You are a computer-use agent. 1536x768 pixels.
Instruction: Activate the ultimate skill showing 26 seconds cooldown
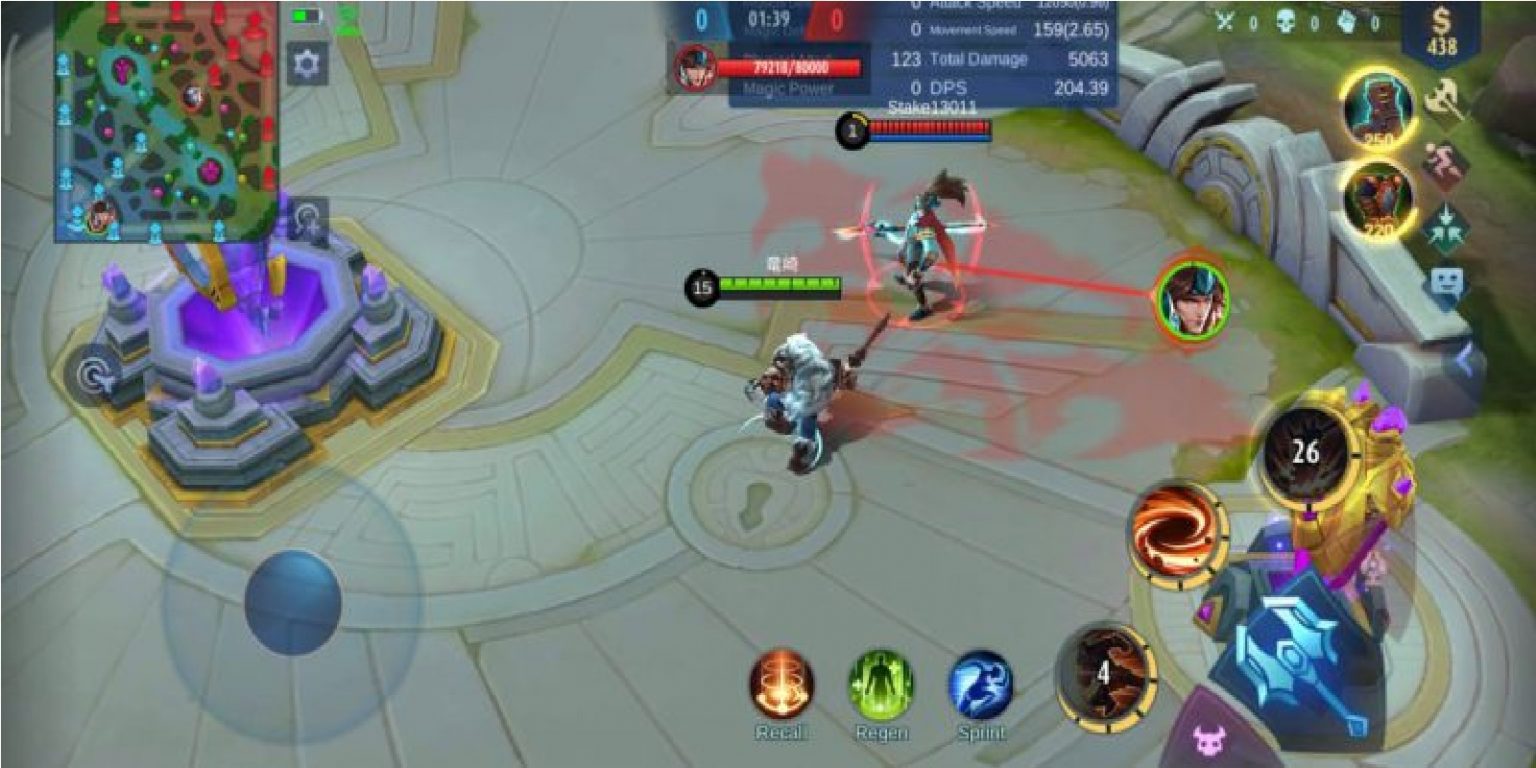pyautogui.click(x=1310, y=452)
